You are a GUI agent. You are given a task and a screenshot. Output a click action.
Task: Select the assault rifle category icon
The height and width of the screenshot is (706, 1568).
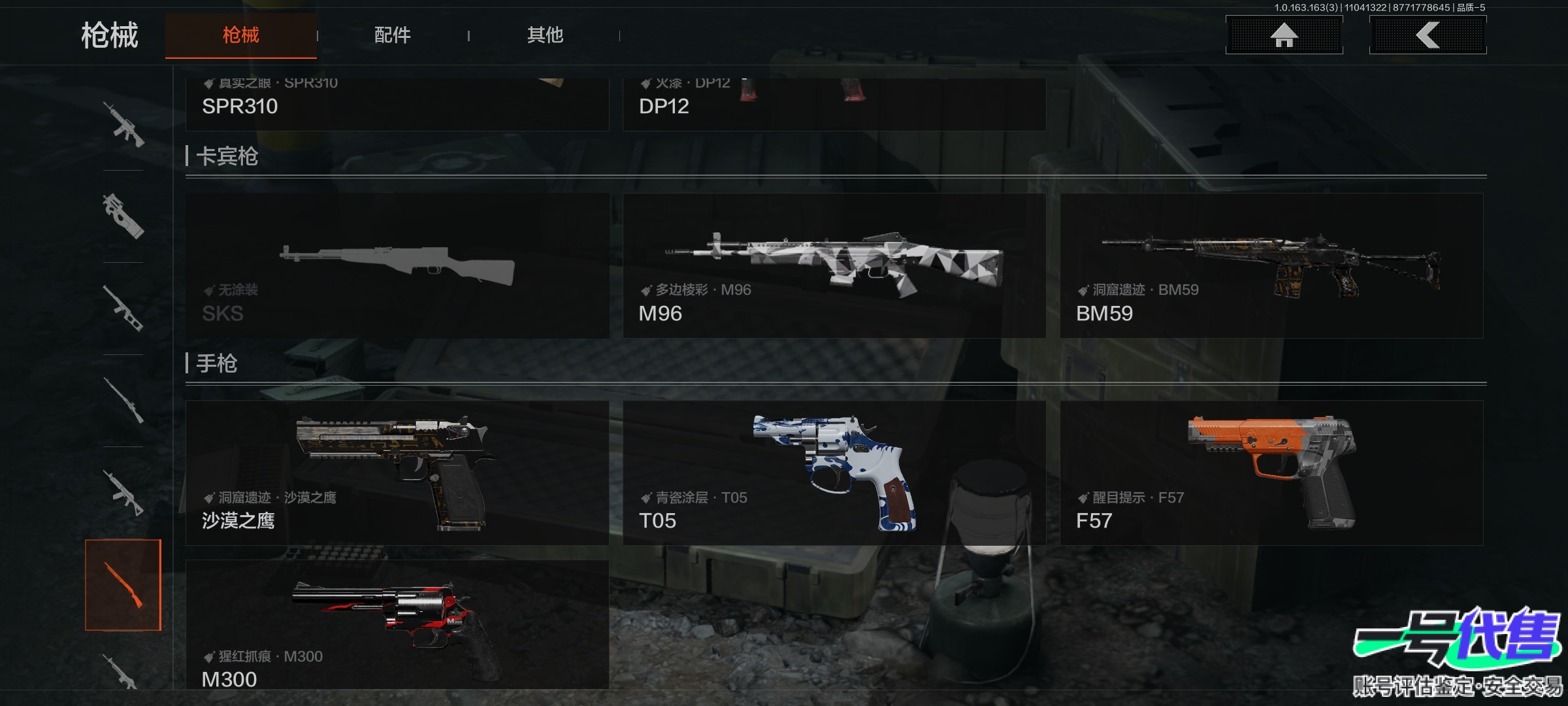[123, 124]
